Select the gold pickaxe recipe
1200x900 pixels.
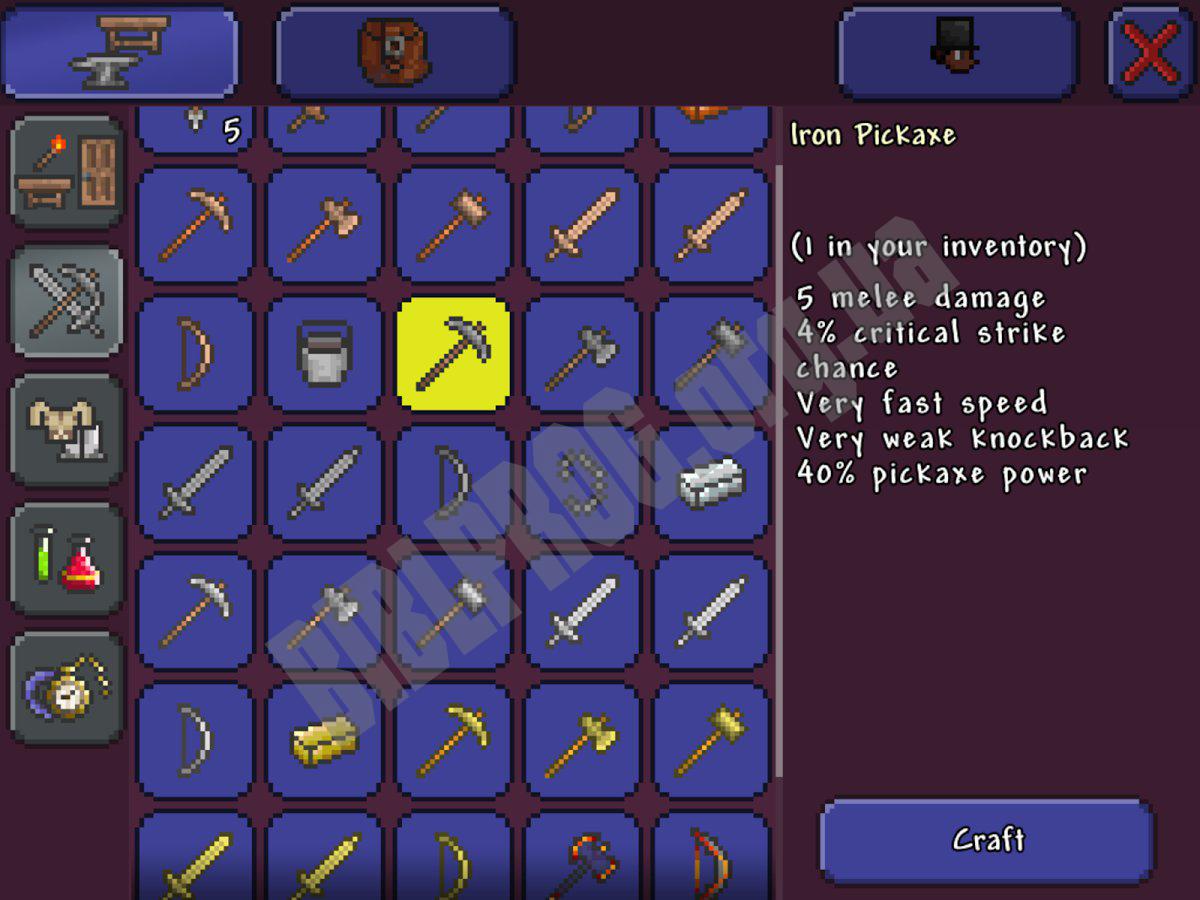point(454,741)
